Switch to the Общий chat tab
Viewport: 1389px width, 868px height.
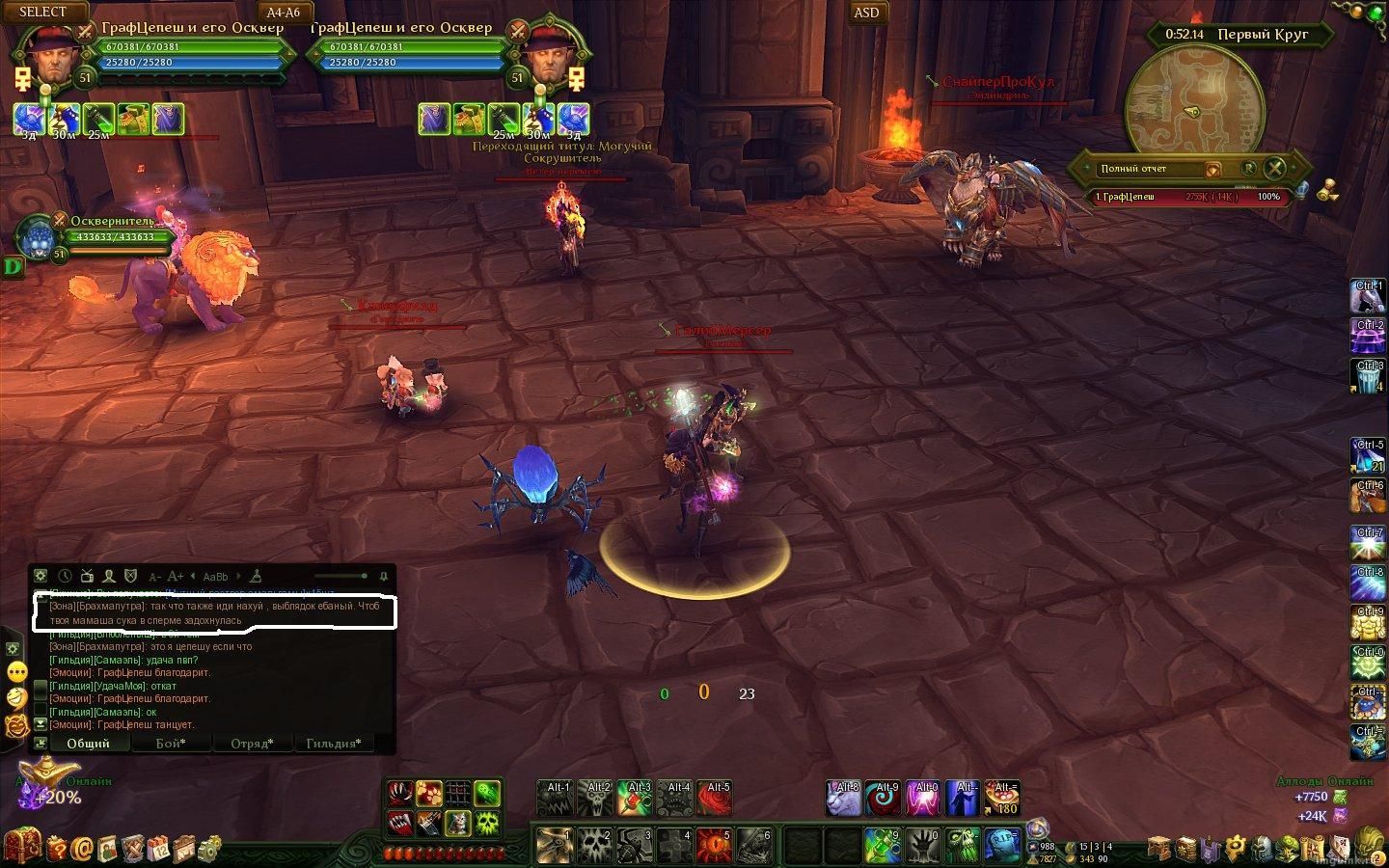point(88,744)
